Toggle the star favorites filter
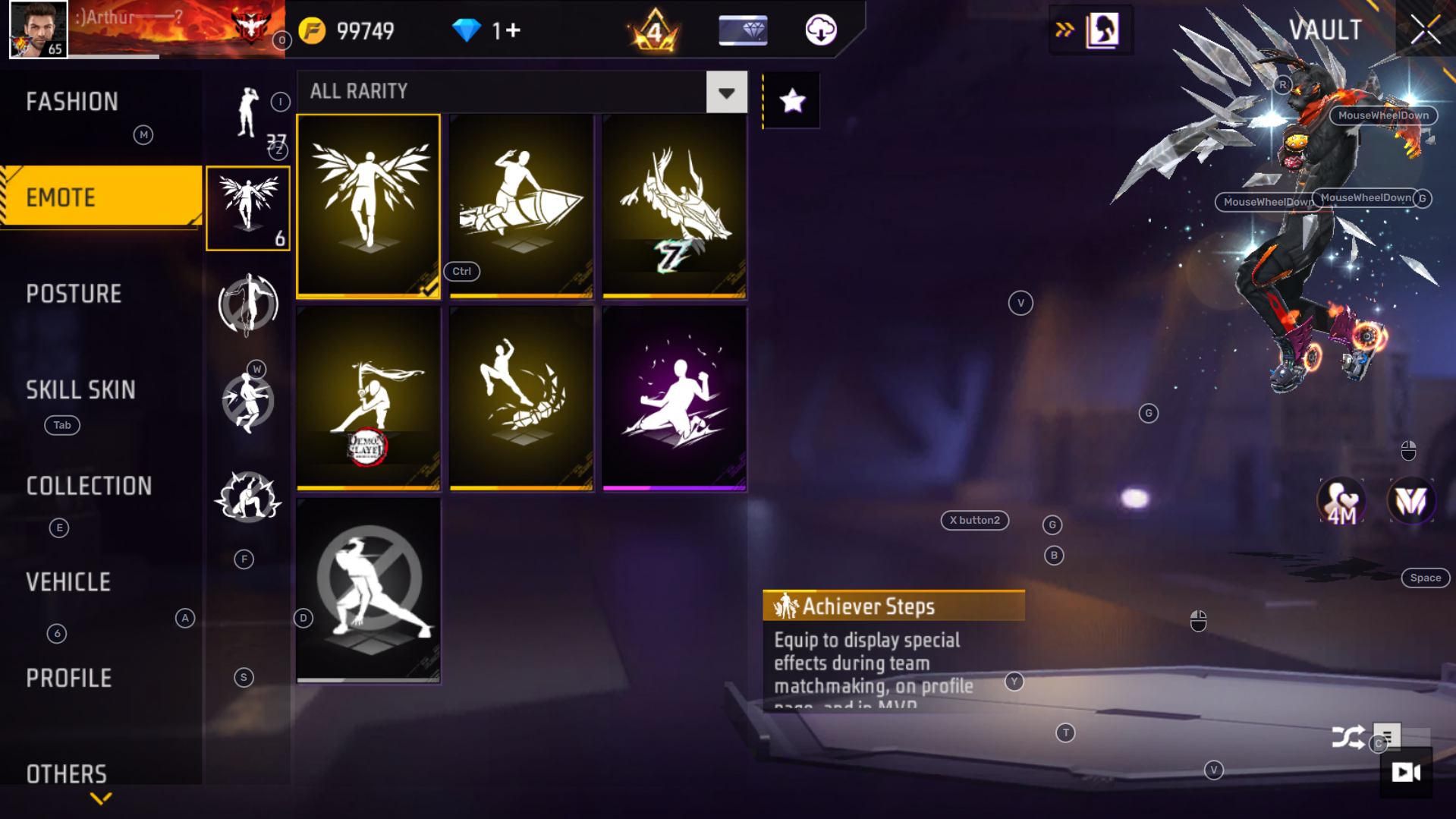The height and width of the screenshot is (819, 1456). pos(792,99)
